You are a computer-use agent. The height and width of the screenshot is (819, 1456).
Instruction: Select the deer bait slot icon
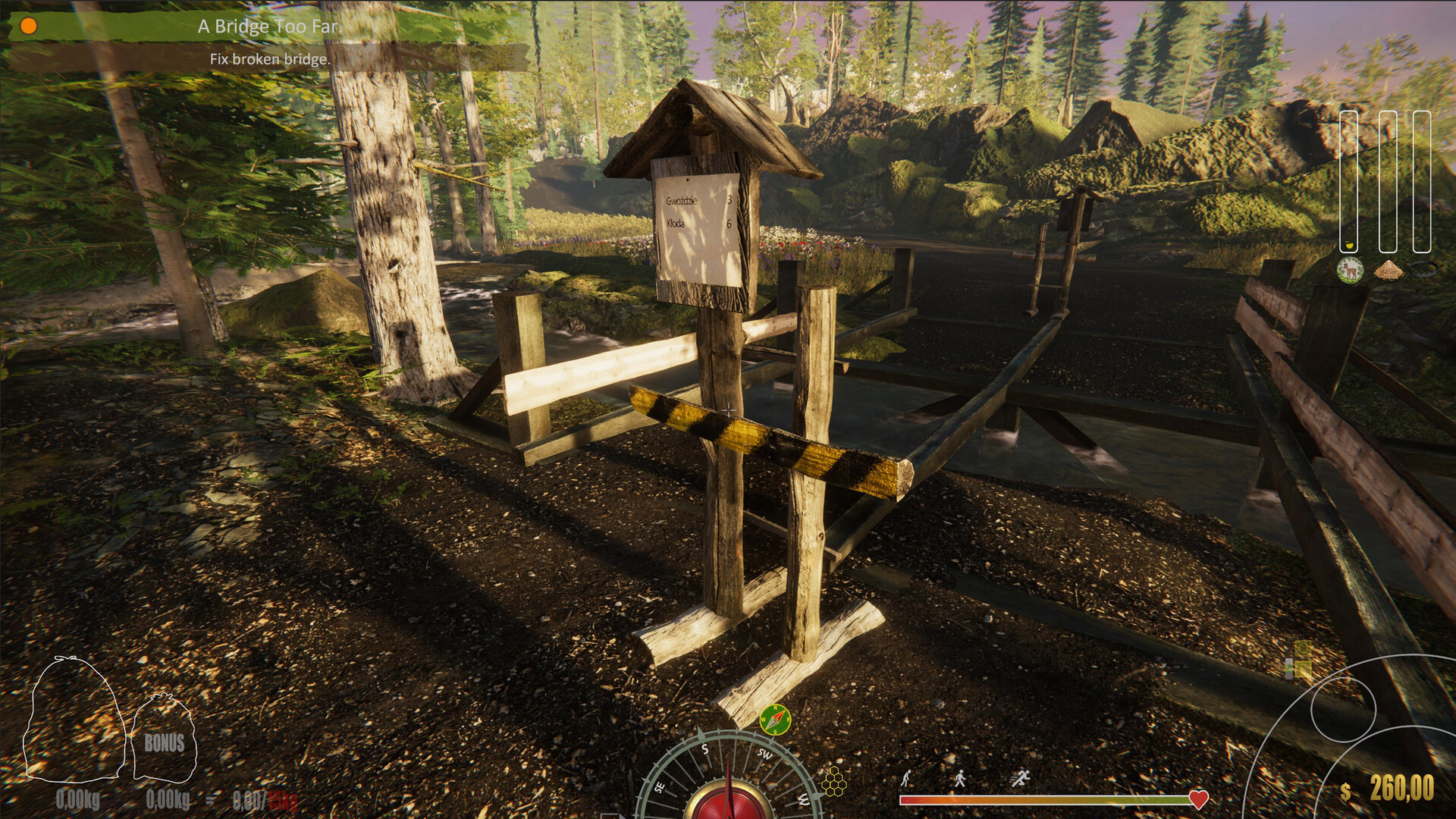pos(1351,268)
